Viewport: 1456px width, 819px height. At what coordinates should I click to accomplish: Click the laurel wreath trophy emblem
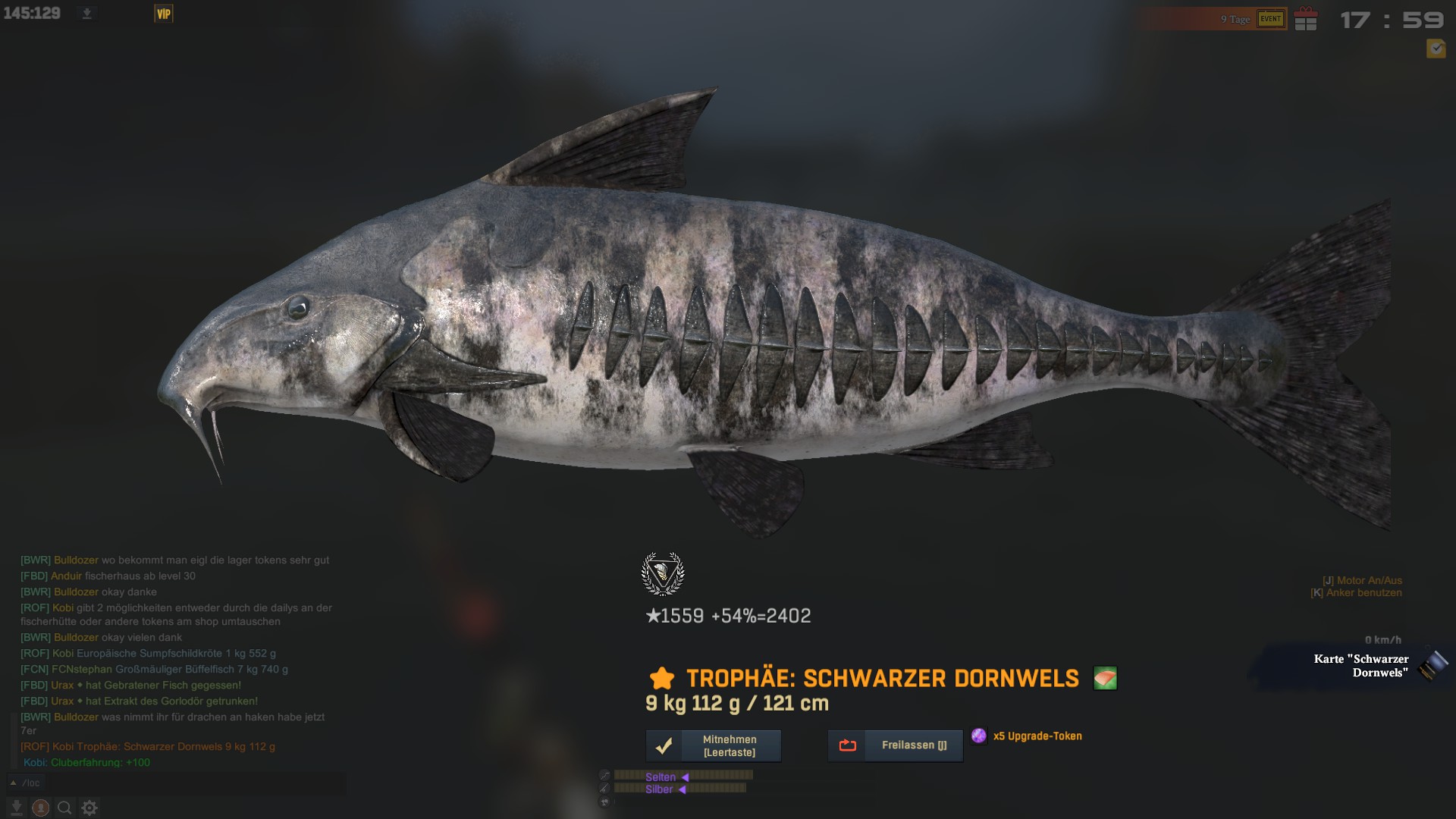tap(663, 574)
